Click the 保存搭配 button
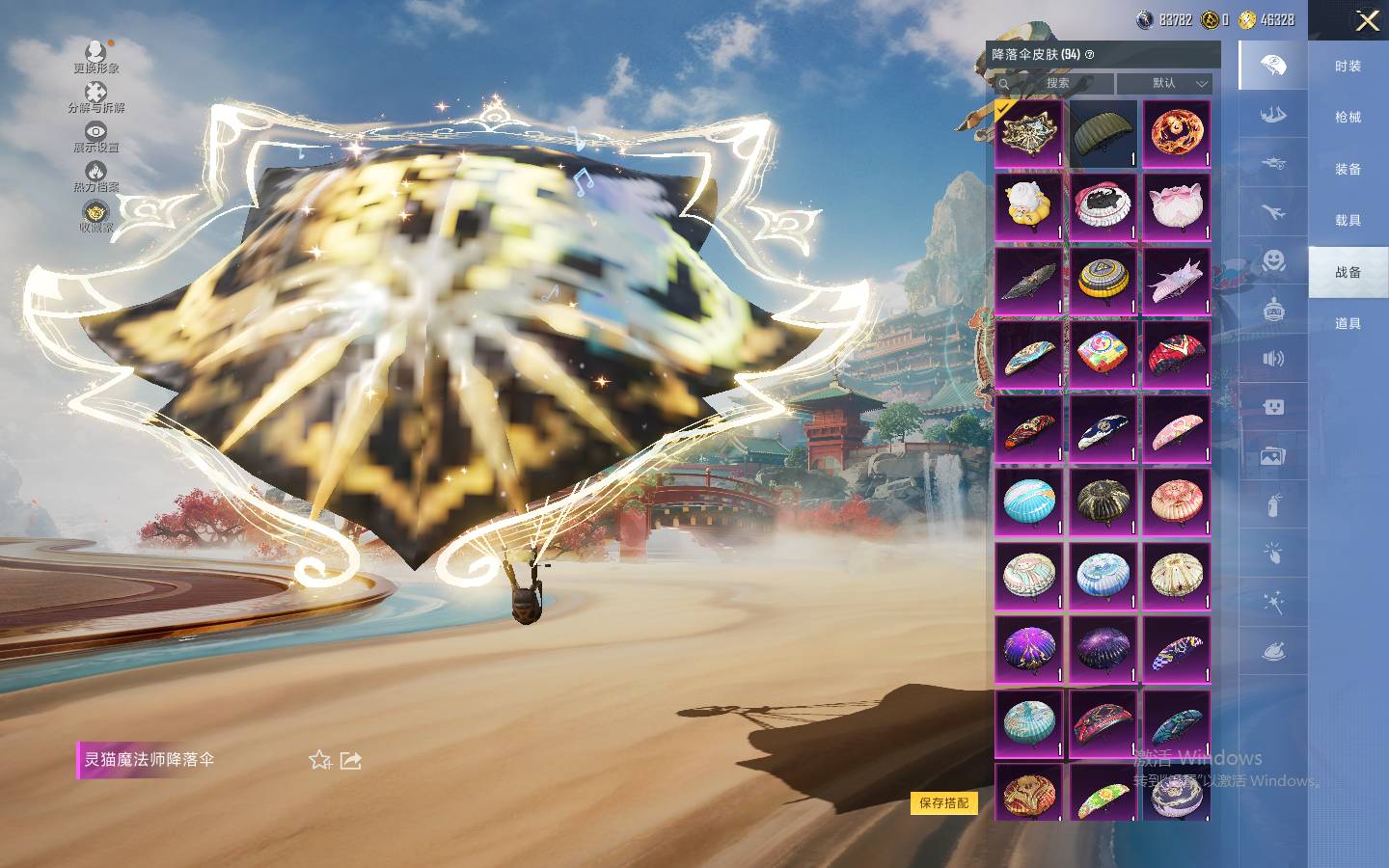1389x868 pixels. tap(943, 802)
